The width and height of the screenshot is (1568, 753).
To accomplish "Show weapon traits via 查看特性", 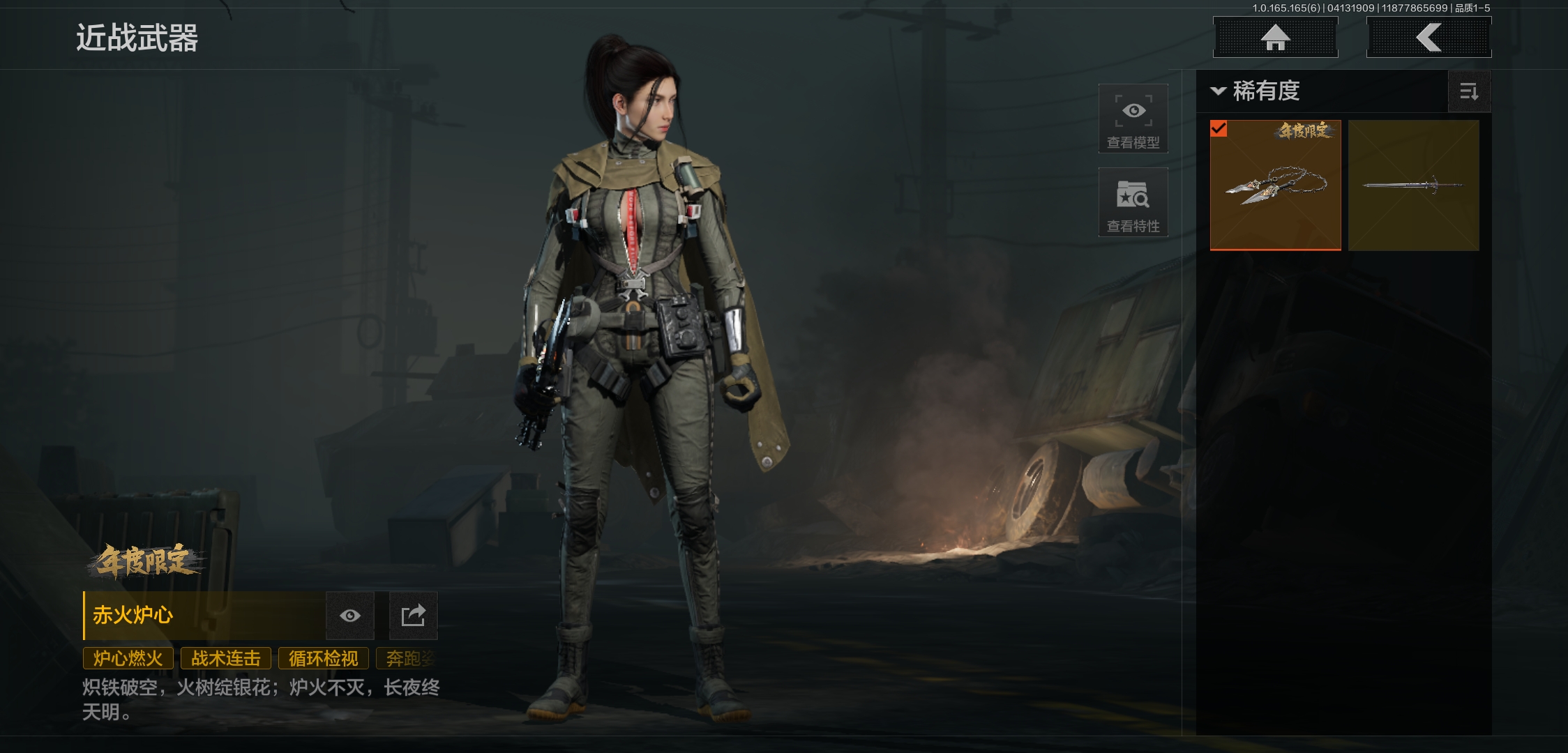I will click(x=1133, y=203).
